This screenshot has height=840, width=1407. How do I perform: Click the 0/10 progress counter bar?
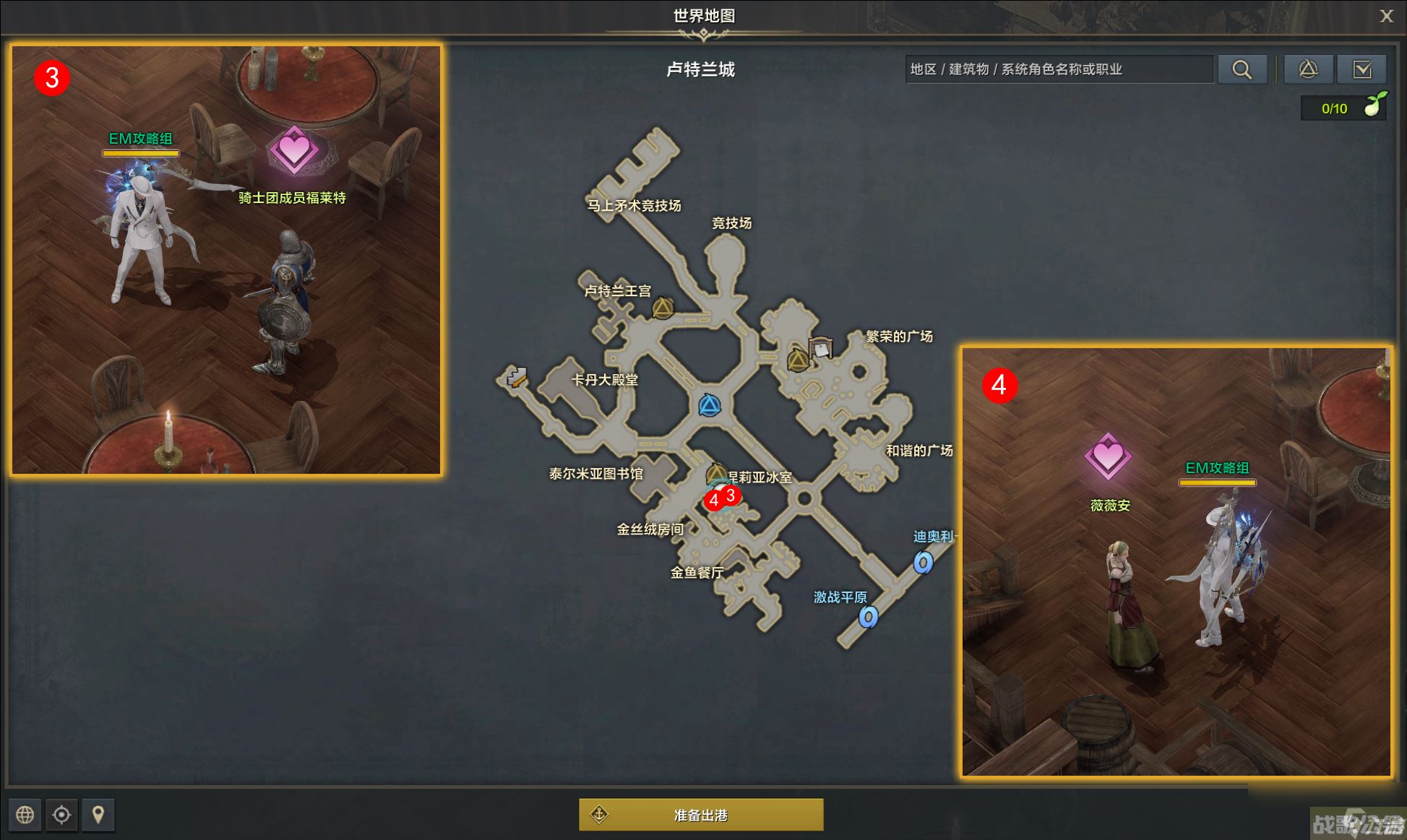(x=1334, y=107)
